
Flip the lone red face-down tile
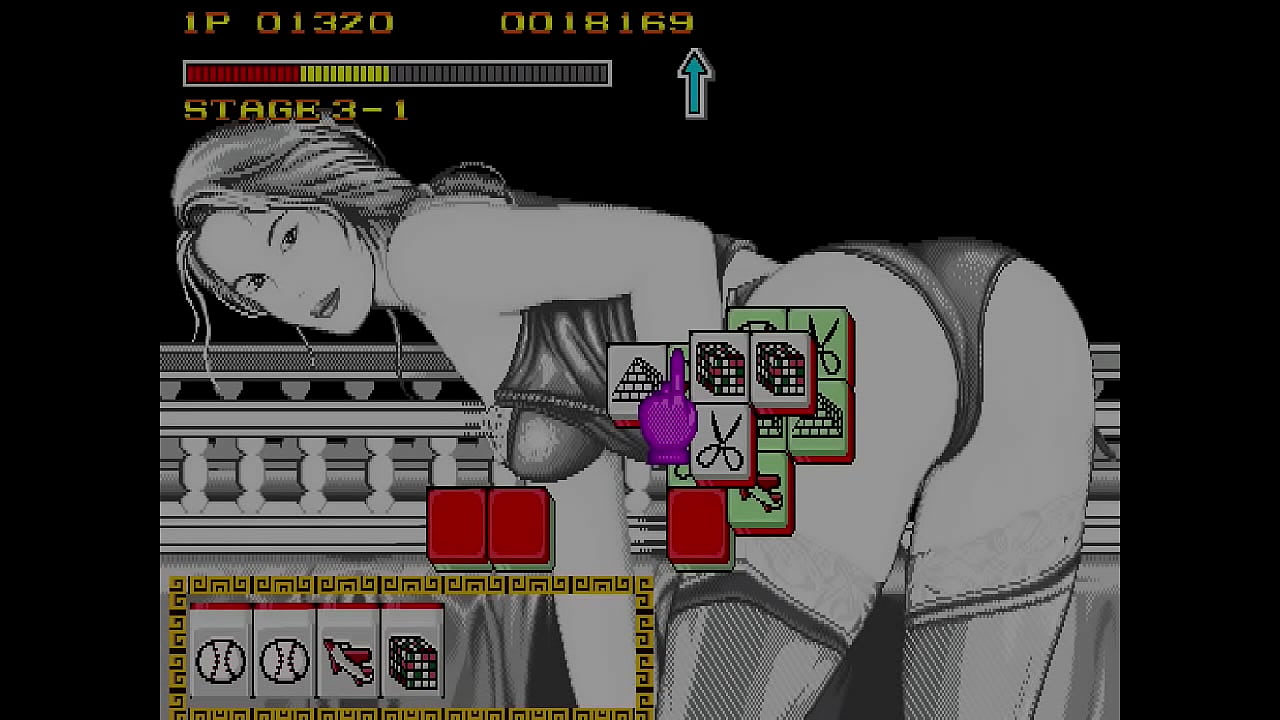click(700, 527)
